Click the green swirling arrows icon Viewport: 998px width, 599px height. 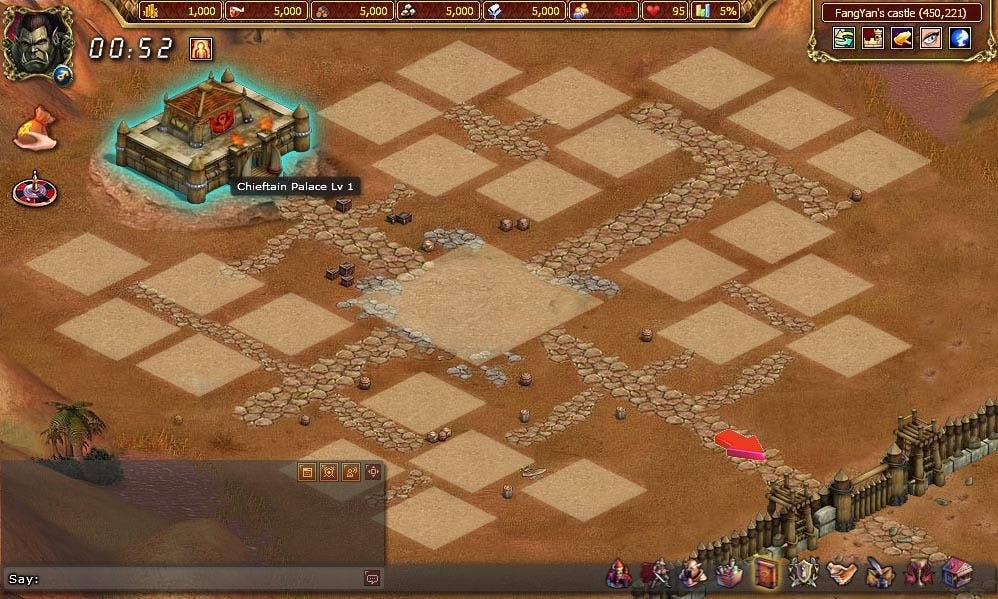click(843, 38)
